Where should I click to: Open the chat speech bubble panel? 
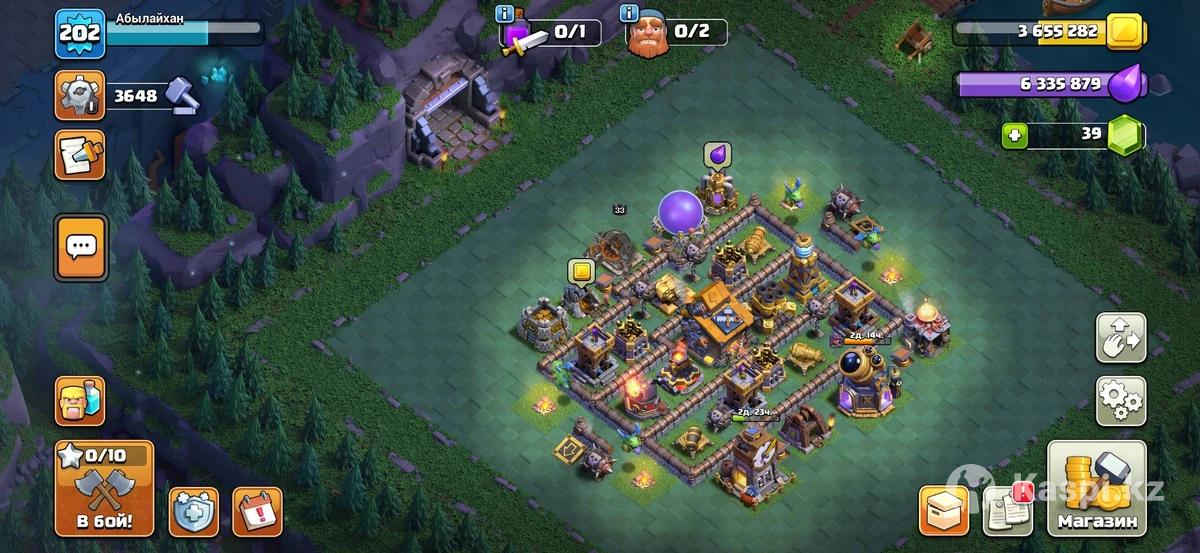point(79,247)
